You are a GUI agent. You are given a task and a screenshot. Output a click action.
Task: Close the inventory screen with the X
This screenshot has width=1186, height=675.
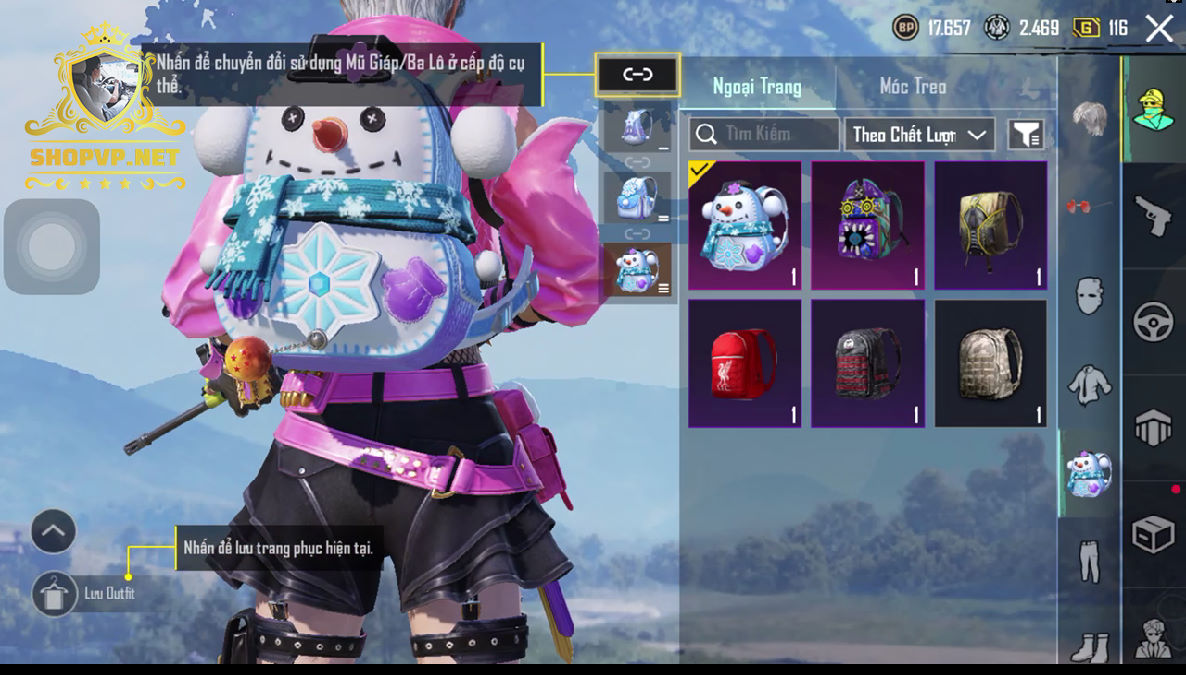tap(1159, 28)
